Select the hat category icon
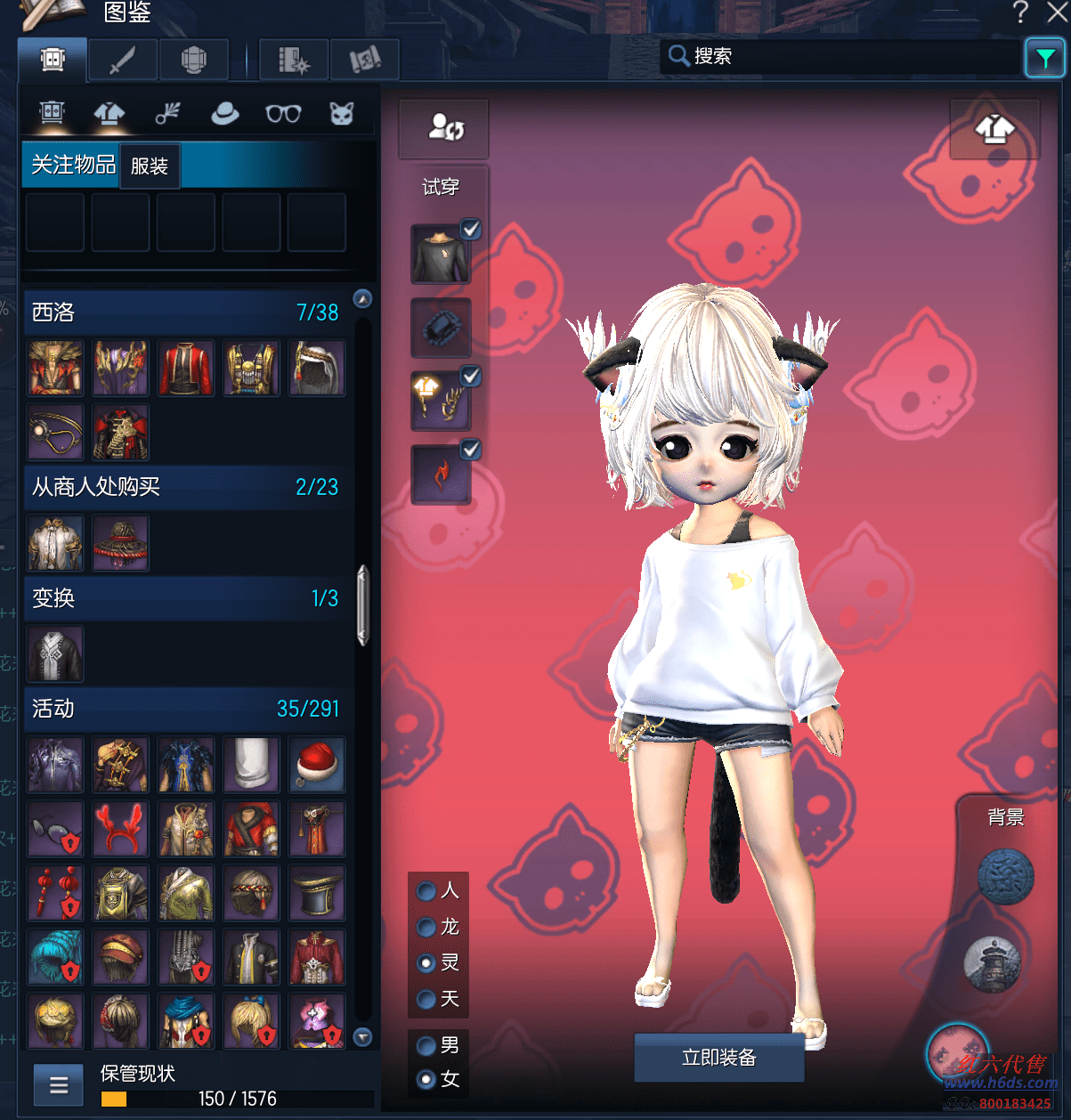This screenshot has width=1071, height=1120. pos(224,114)
